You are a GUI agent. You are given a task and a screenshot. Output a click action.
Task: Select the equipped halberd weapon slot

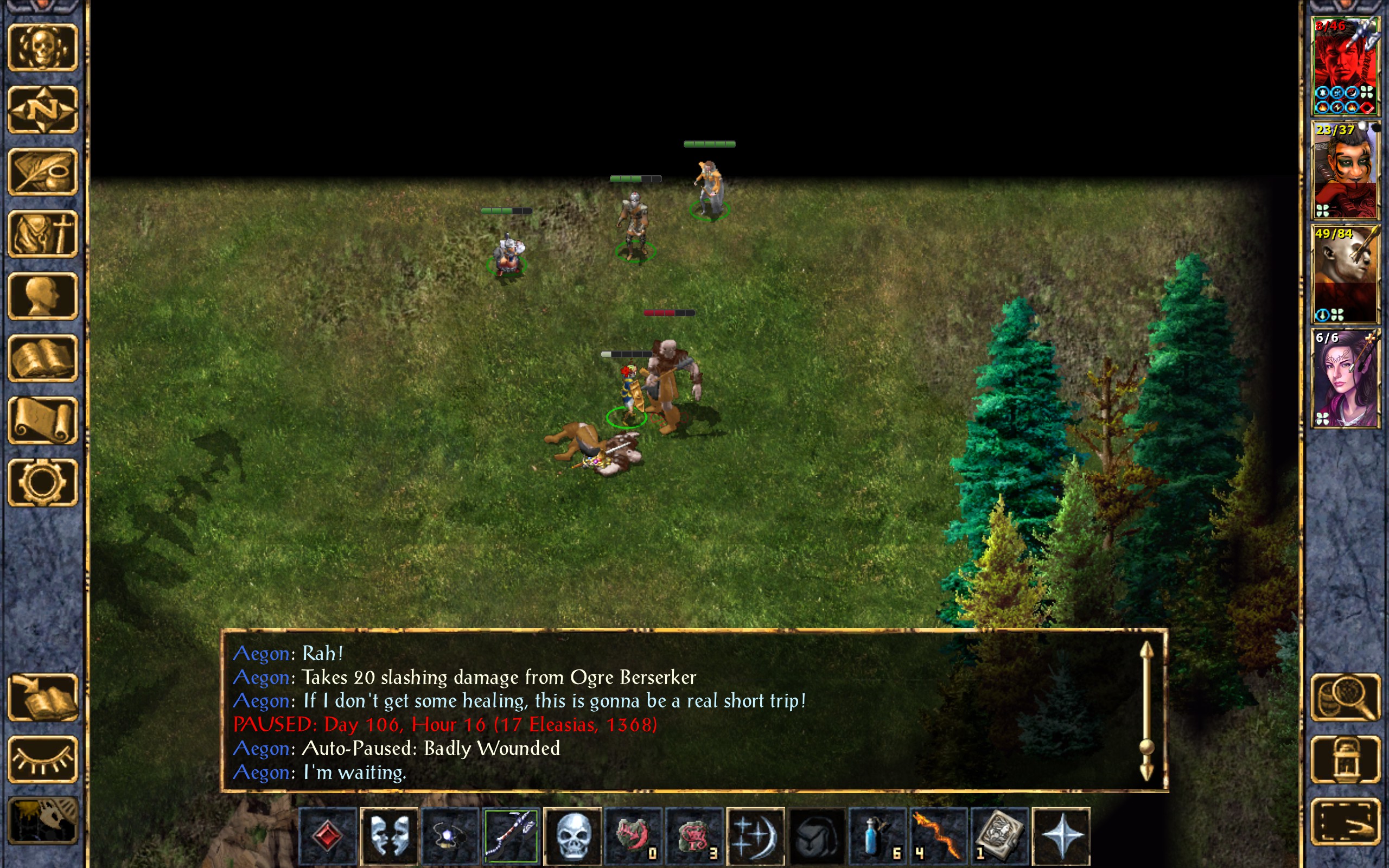(x=511, y=836)
